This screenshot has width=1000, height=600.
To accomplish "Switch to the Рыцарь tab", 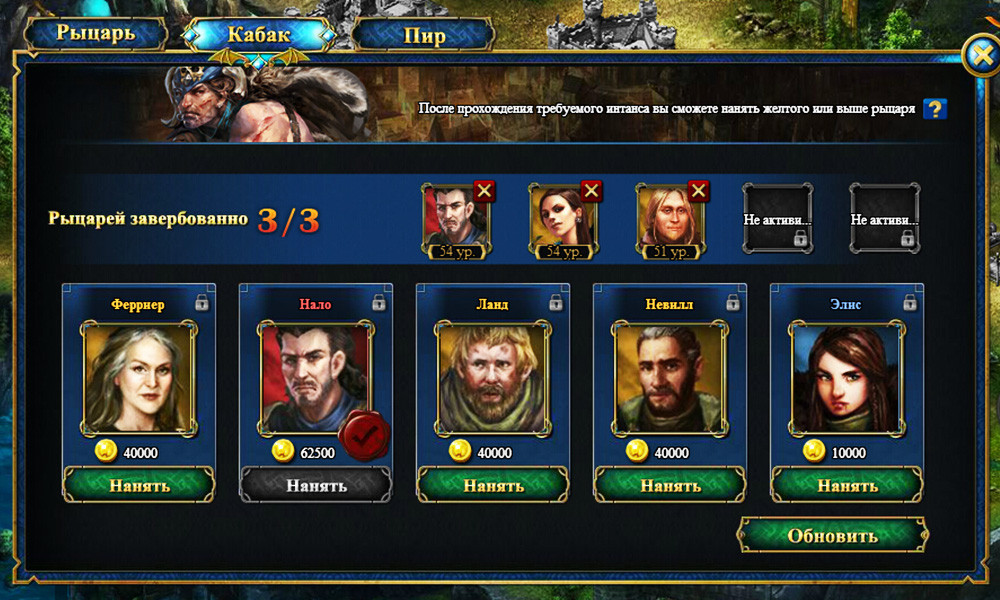I will (x=95, y=34).
